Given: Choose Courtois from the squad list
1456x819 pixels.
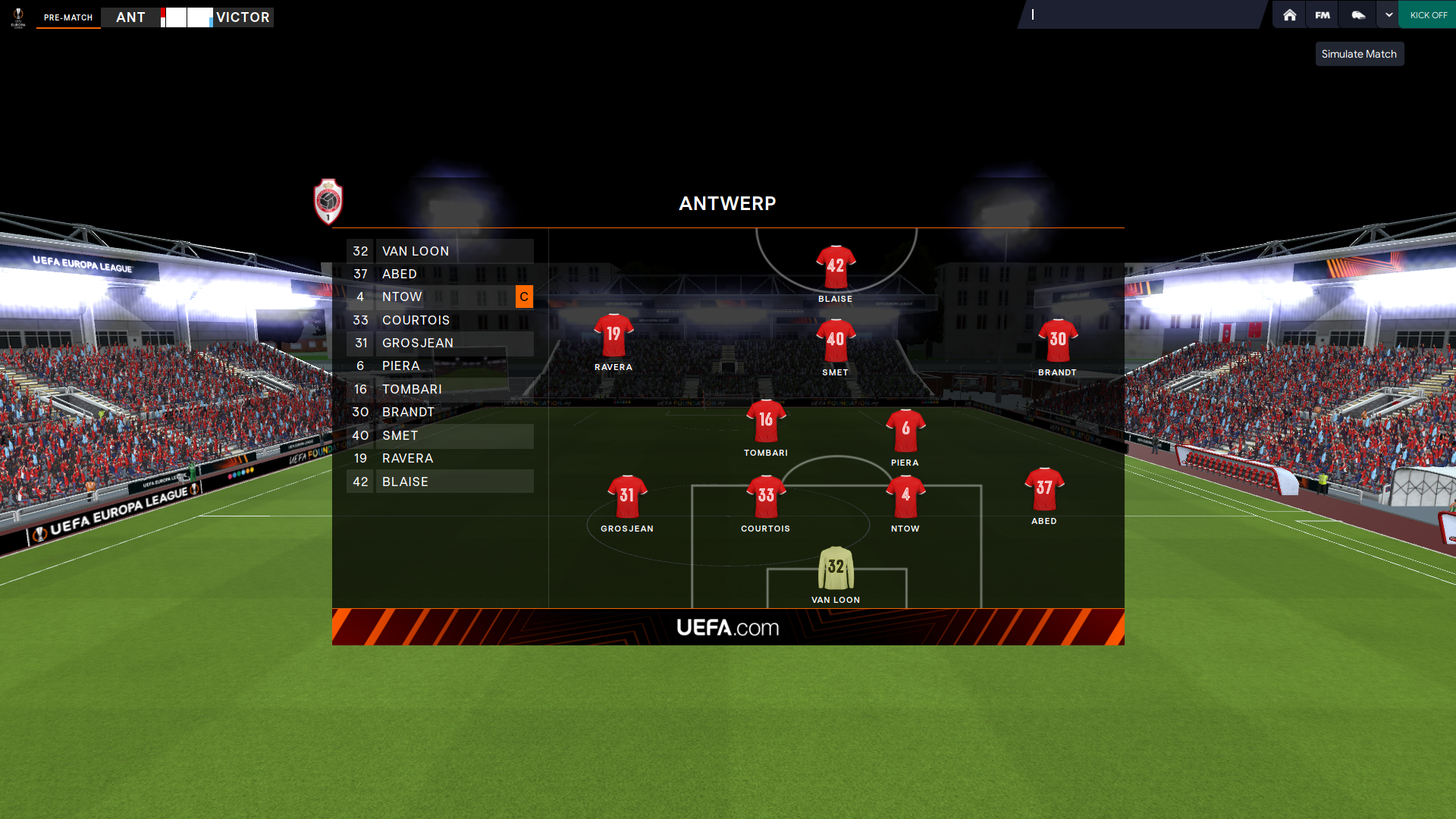Looking at the screenshot, I should point(440,320).
